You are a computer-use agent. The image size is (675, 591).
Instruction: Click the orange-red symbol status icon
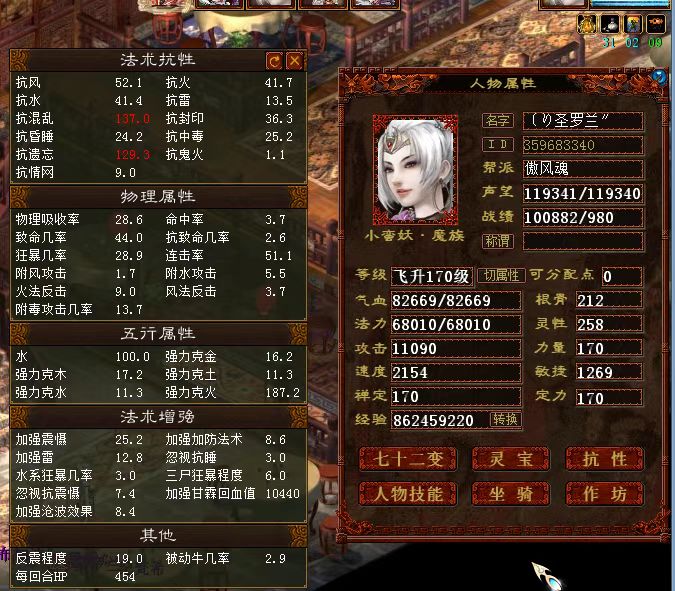click(x=656, y=24)
